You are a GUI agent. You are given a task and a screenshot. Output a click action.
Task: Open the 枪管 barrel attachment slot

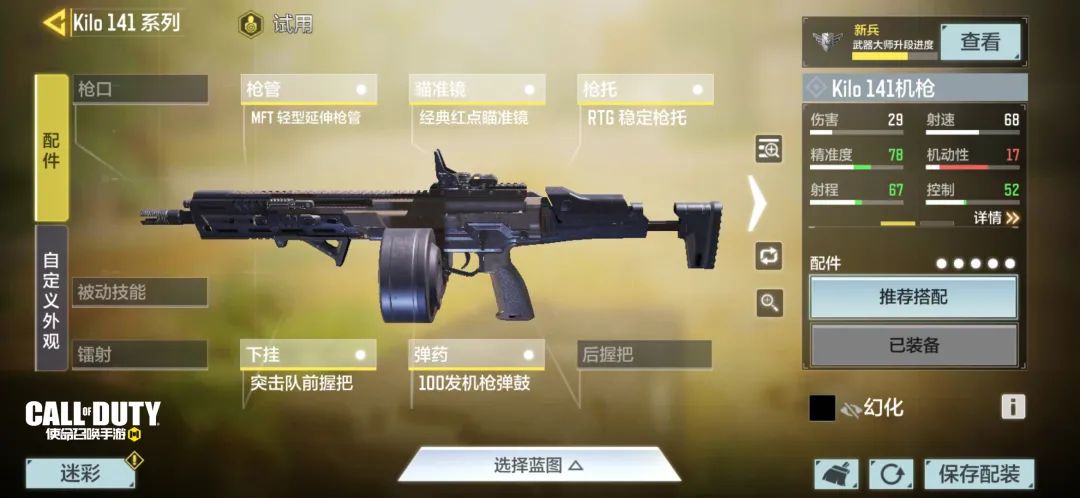pos(308,89)
